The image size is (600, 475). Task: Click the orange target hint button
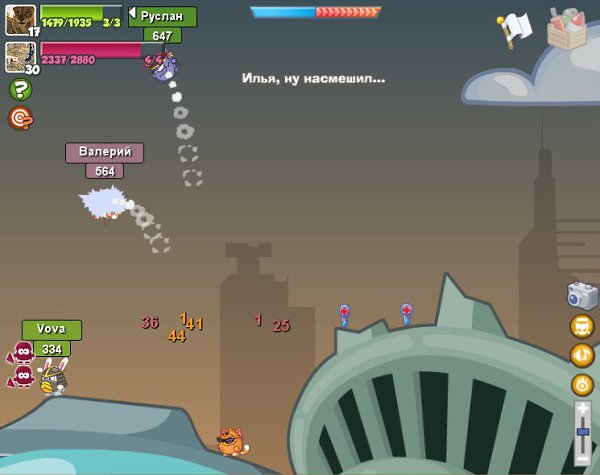[19, 118]
